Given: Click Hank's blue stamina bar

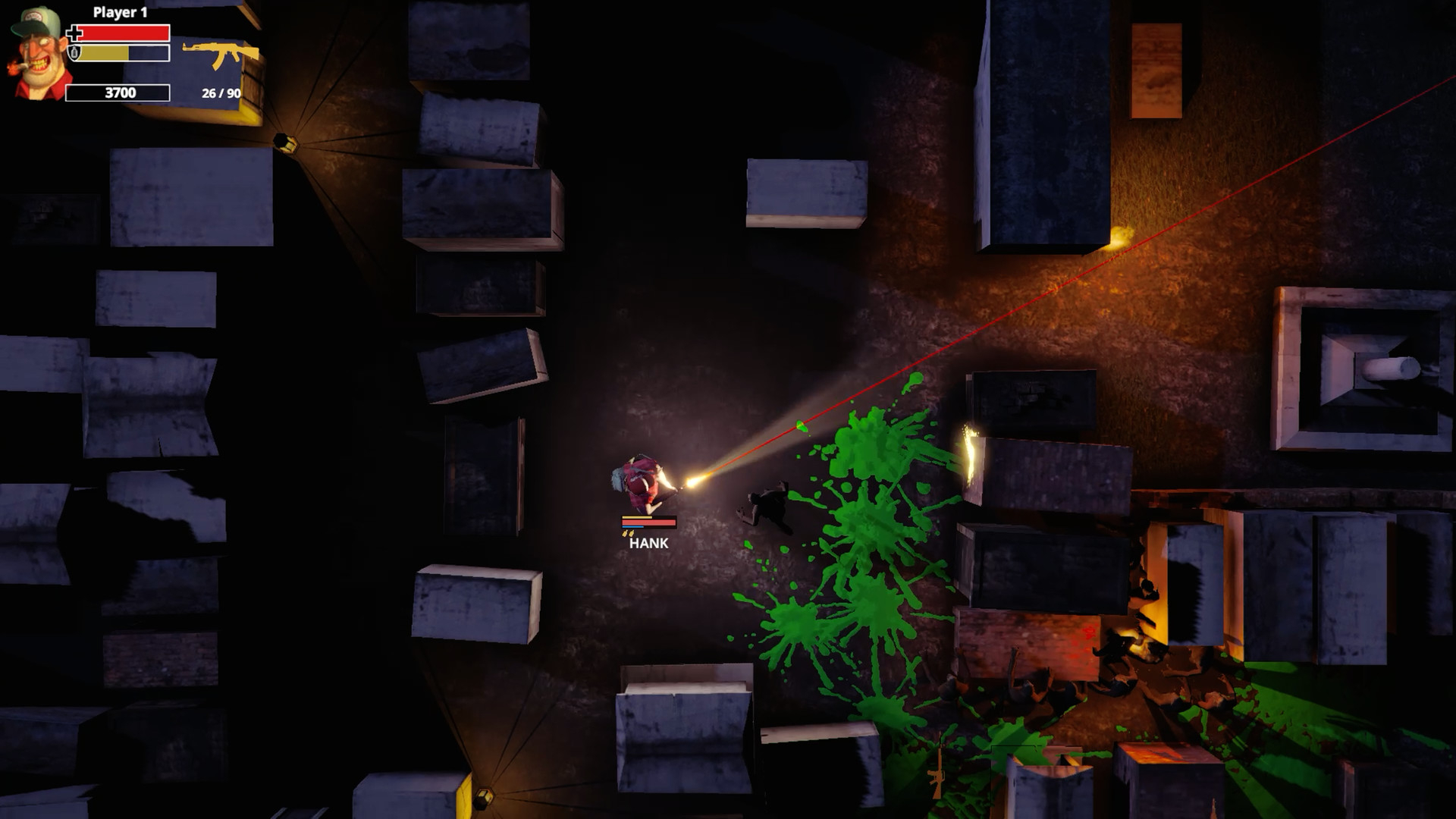Looking at the screenshot, I should click(632, 529).
